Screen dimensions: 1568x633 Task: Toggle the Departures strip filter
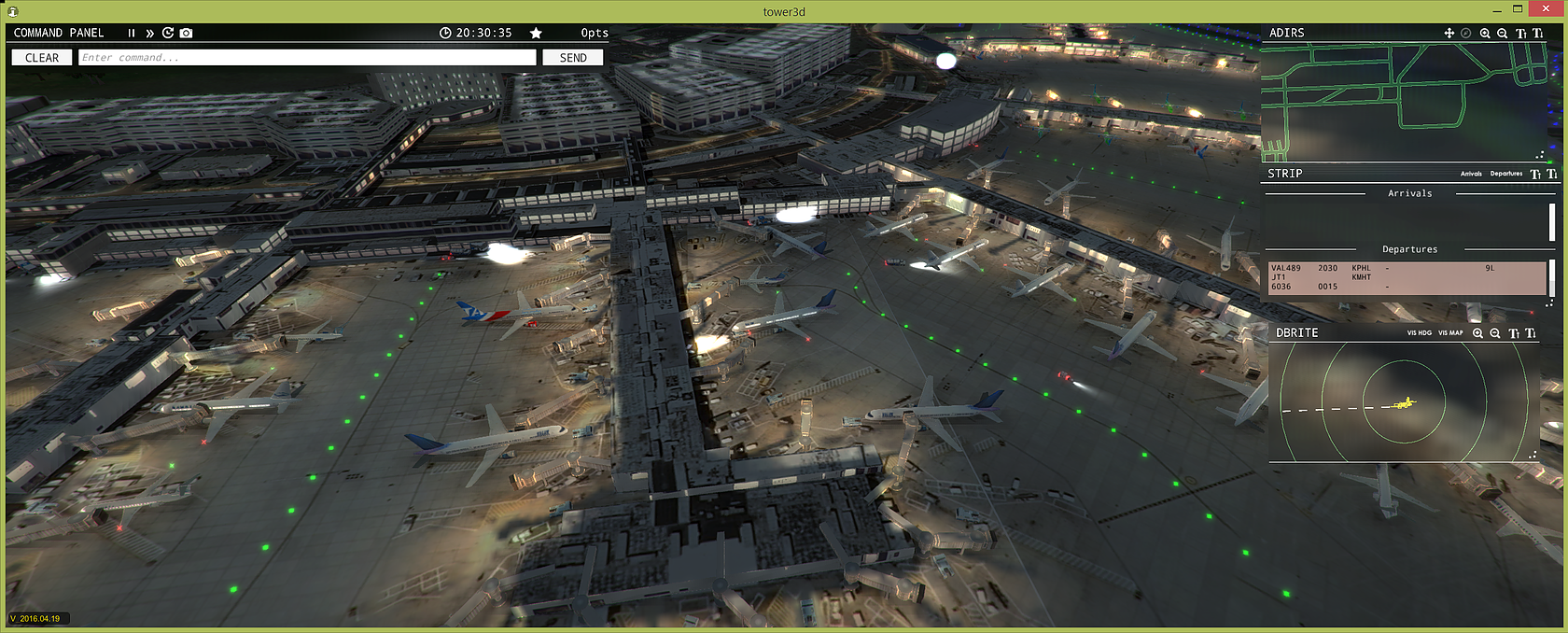pyautogui.click(x=1505, y=174)
